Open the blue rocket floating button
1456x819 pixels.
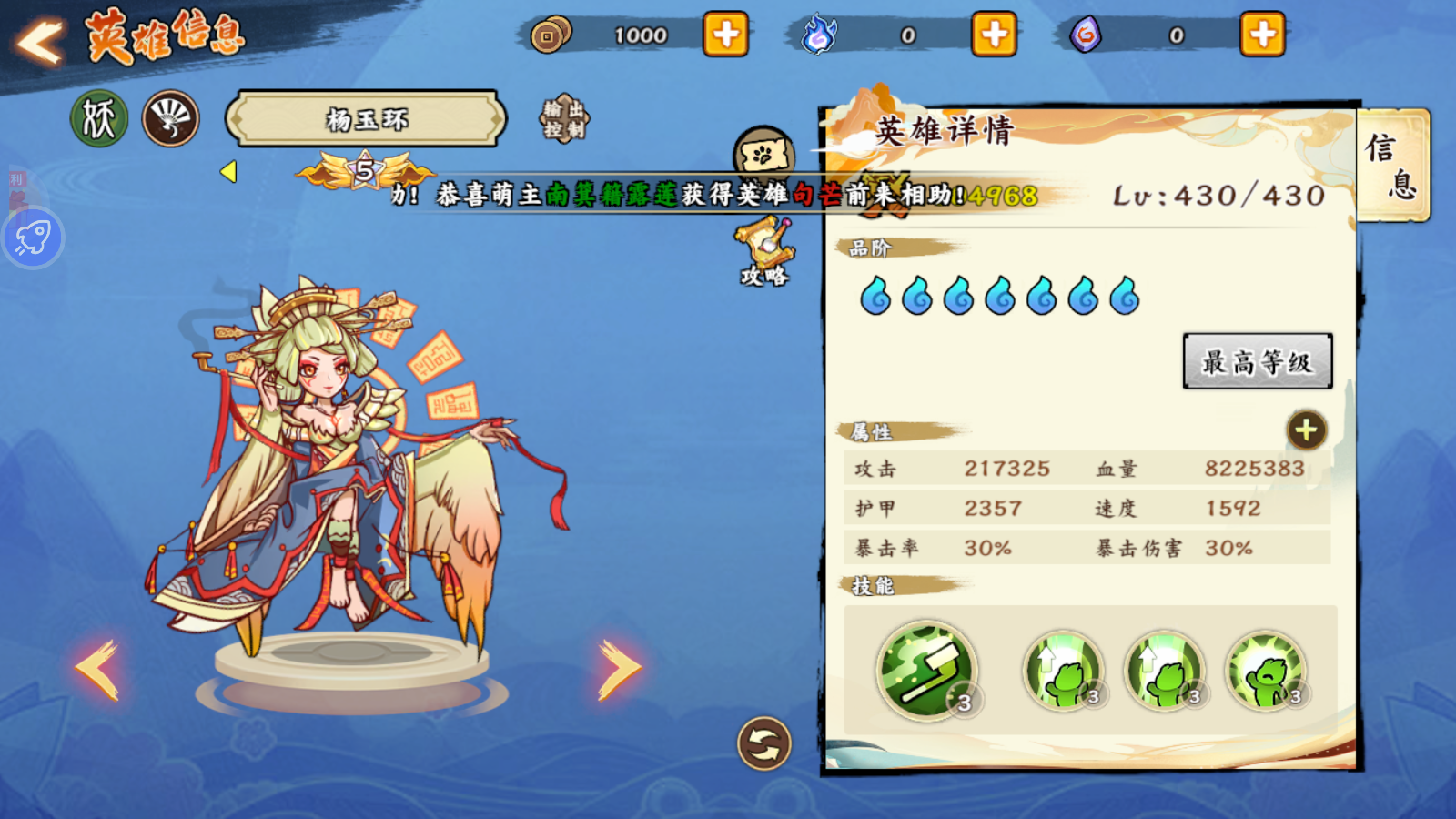click(33, 238)
